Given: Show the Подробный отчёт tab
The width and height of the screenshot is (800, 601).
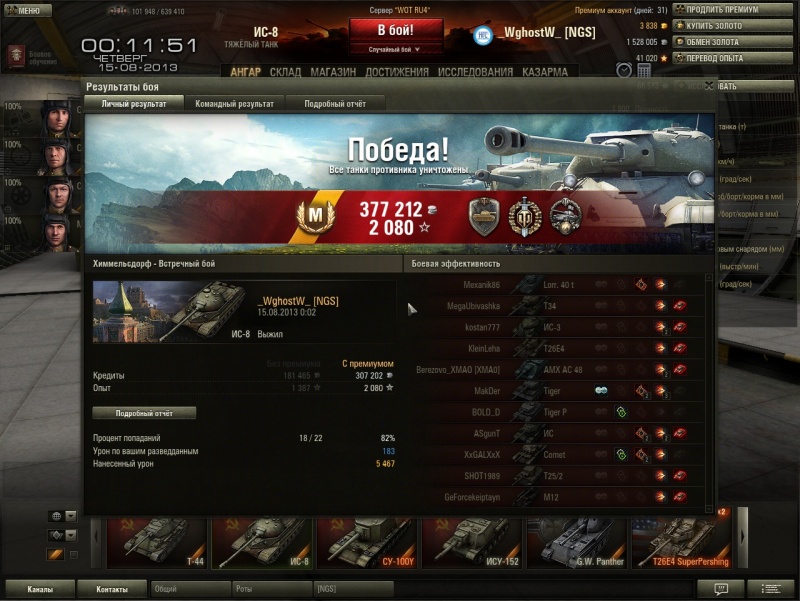Looking at the screenshot, I should coord(335,103).
